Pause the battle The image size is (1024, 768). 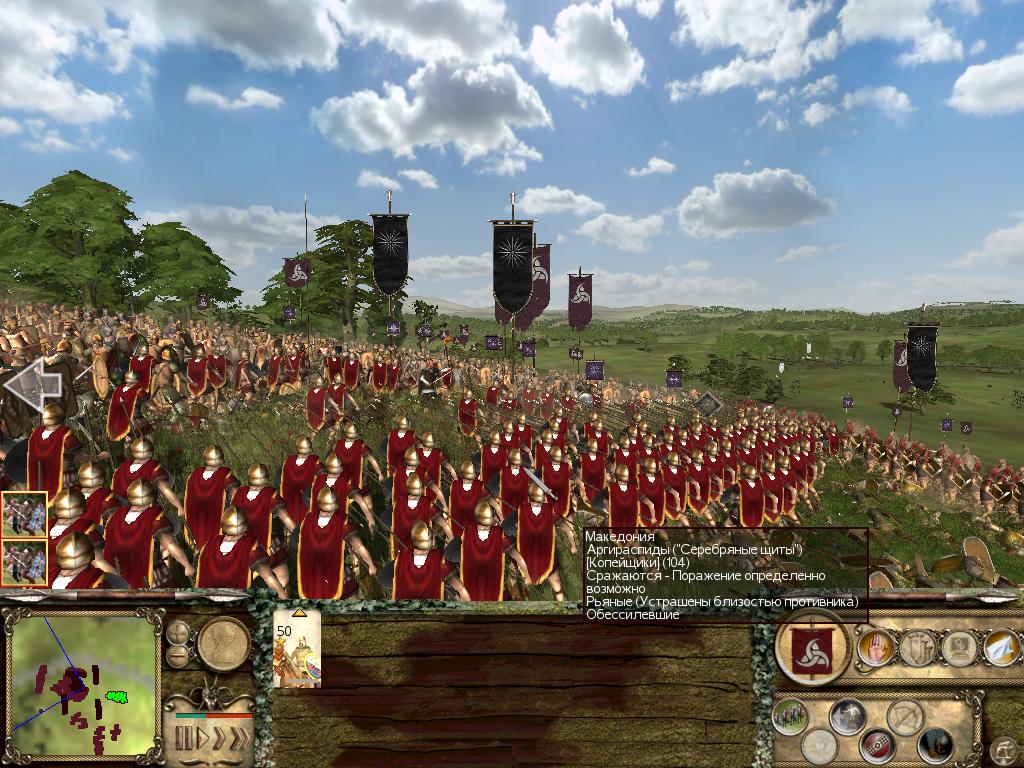point(184,739)
